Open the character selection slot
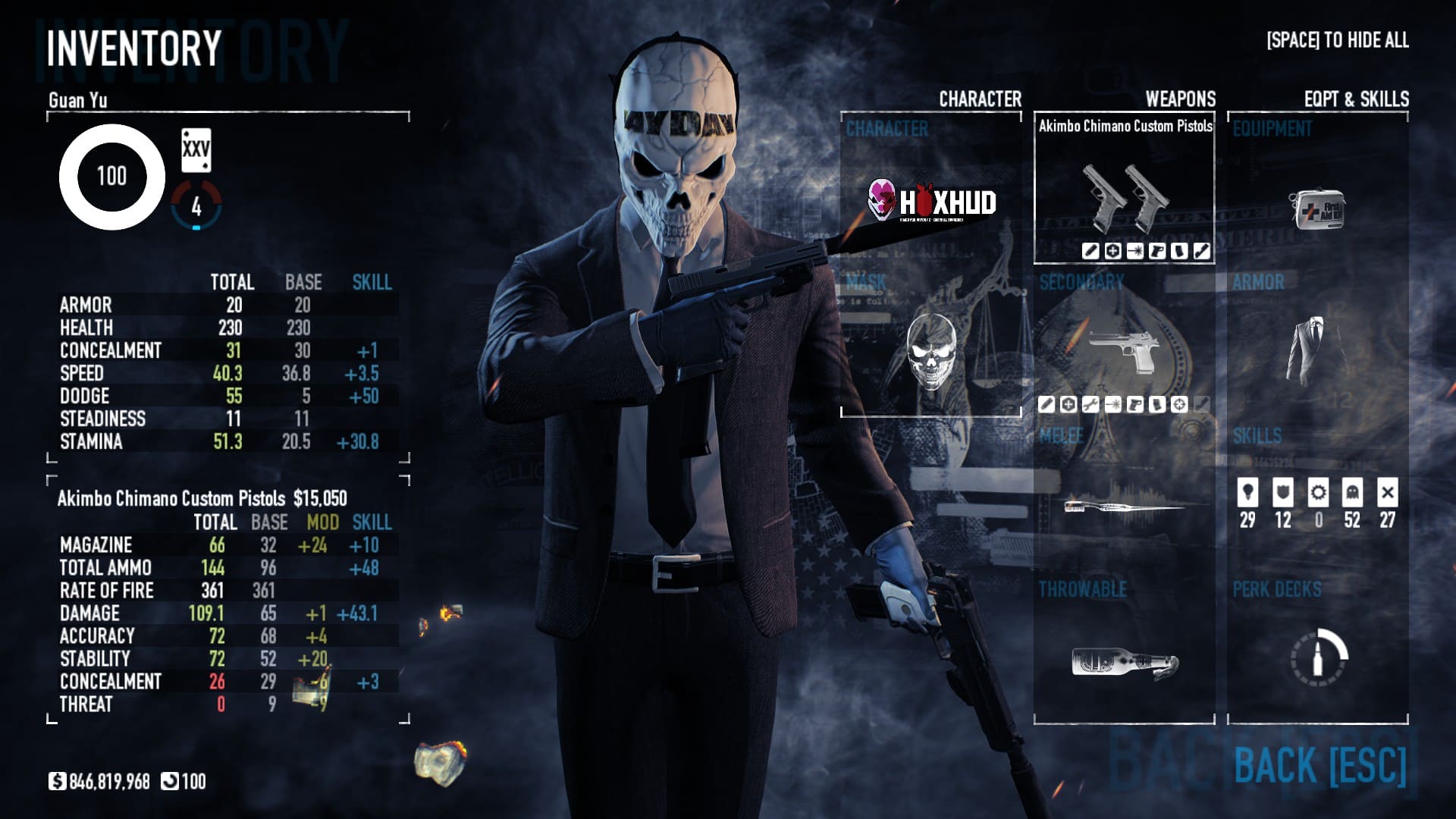The image size is (1456, 819). click(930, 201)
